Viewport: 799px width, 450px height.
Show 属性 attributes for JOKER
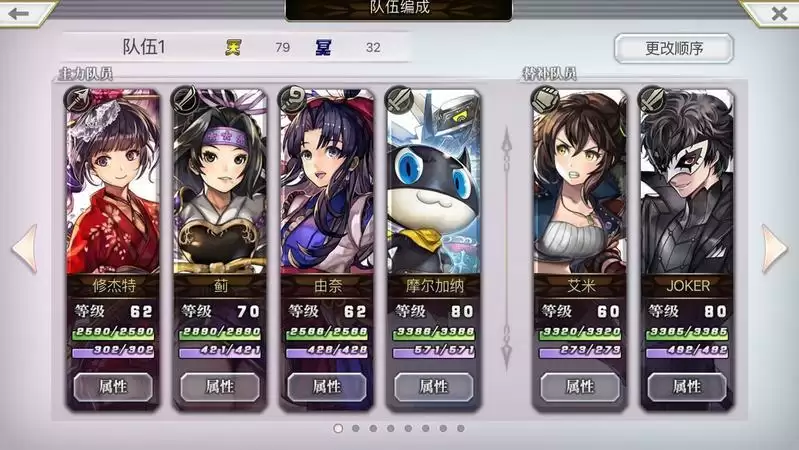(687, 386)
